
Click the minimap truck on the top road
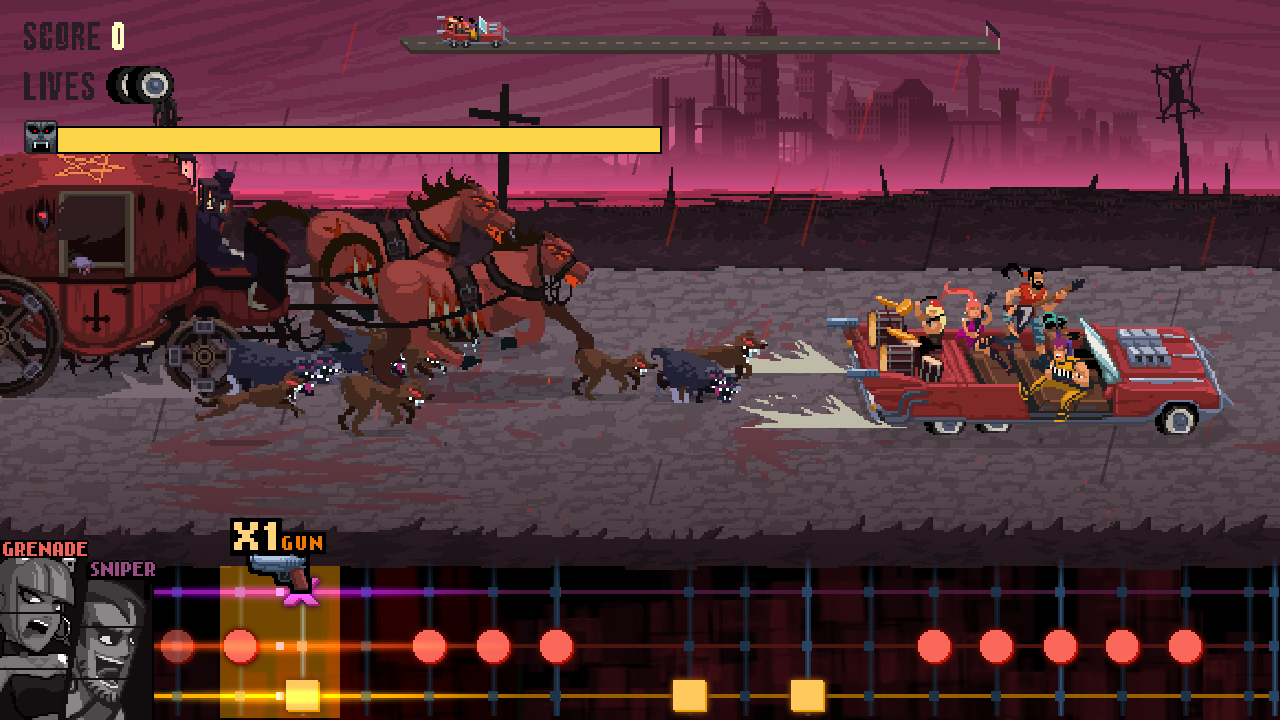point(465,28)
